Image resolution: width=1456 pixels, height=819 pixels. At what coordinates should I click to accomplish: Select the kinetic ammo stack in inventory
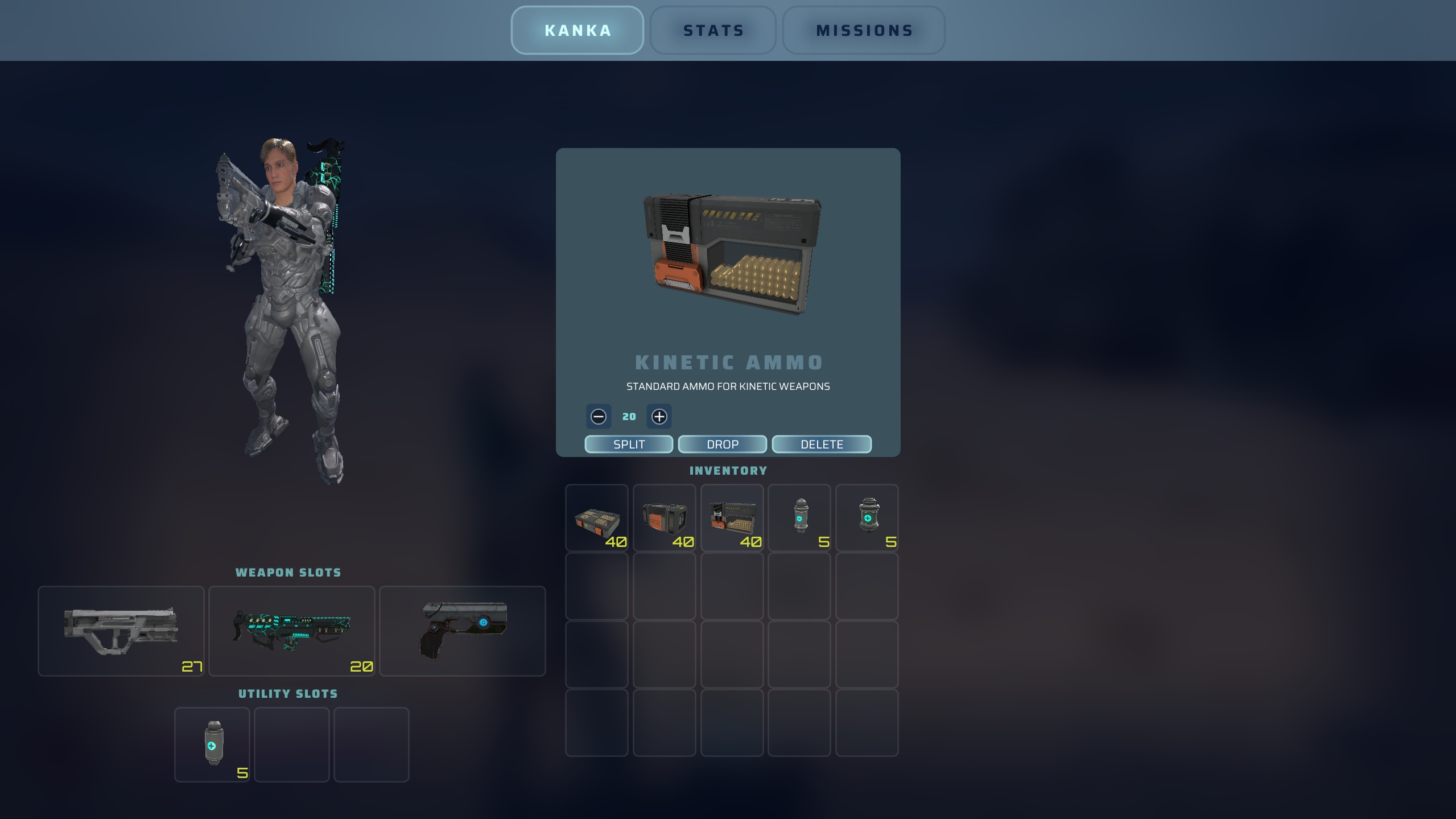pyautogui.click(x=732, y=518)
